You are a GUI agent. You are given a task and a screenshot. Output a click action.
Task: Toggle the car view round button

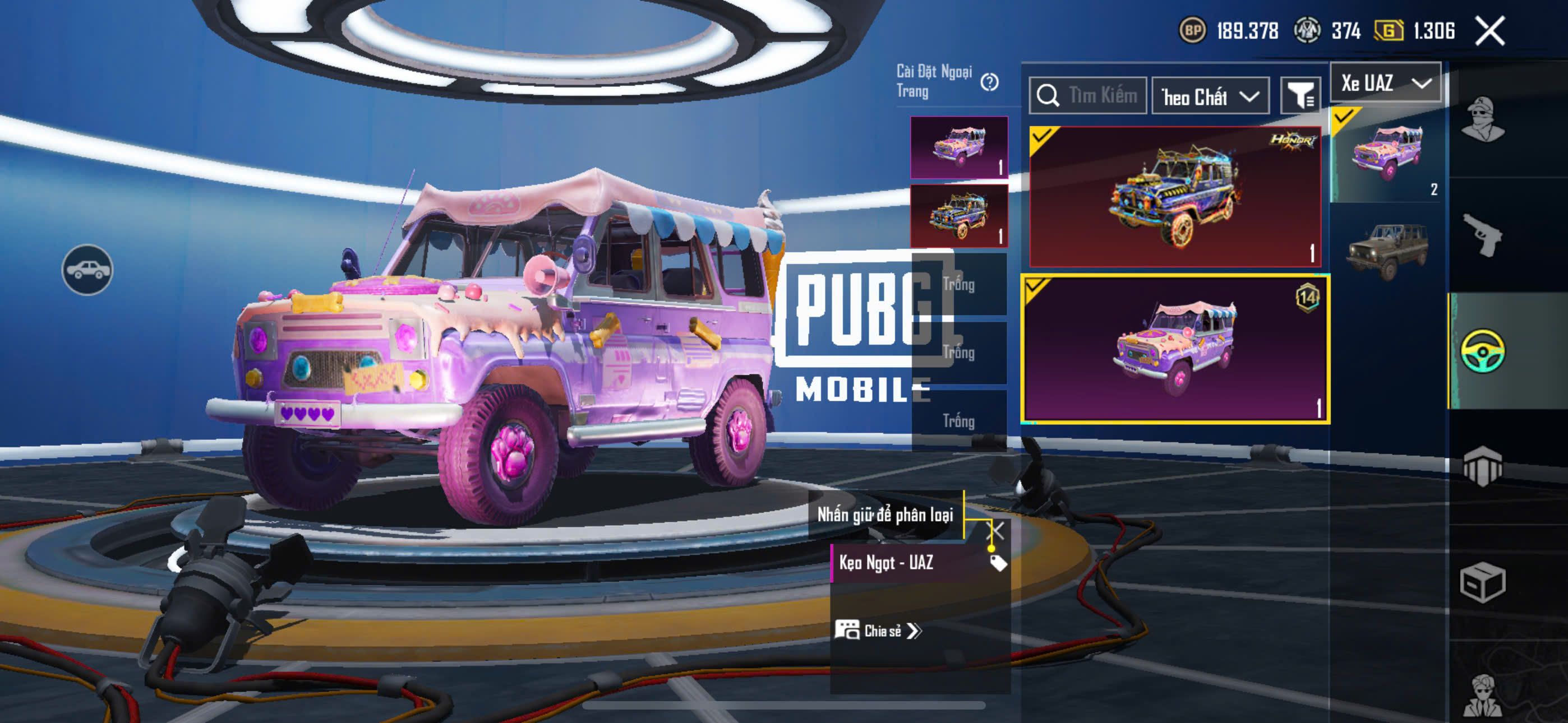[x=87, y=270]
